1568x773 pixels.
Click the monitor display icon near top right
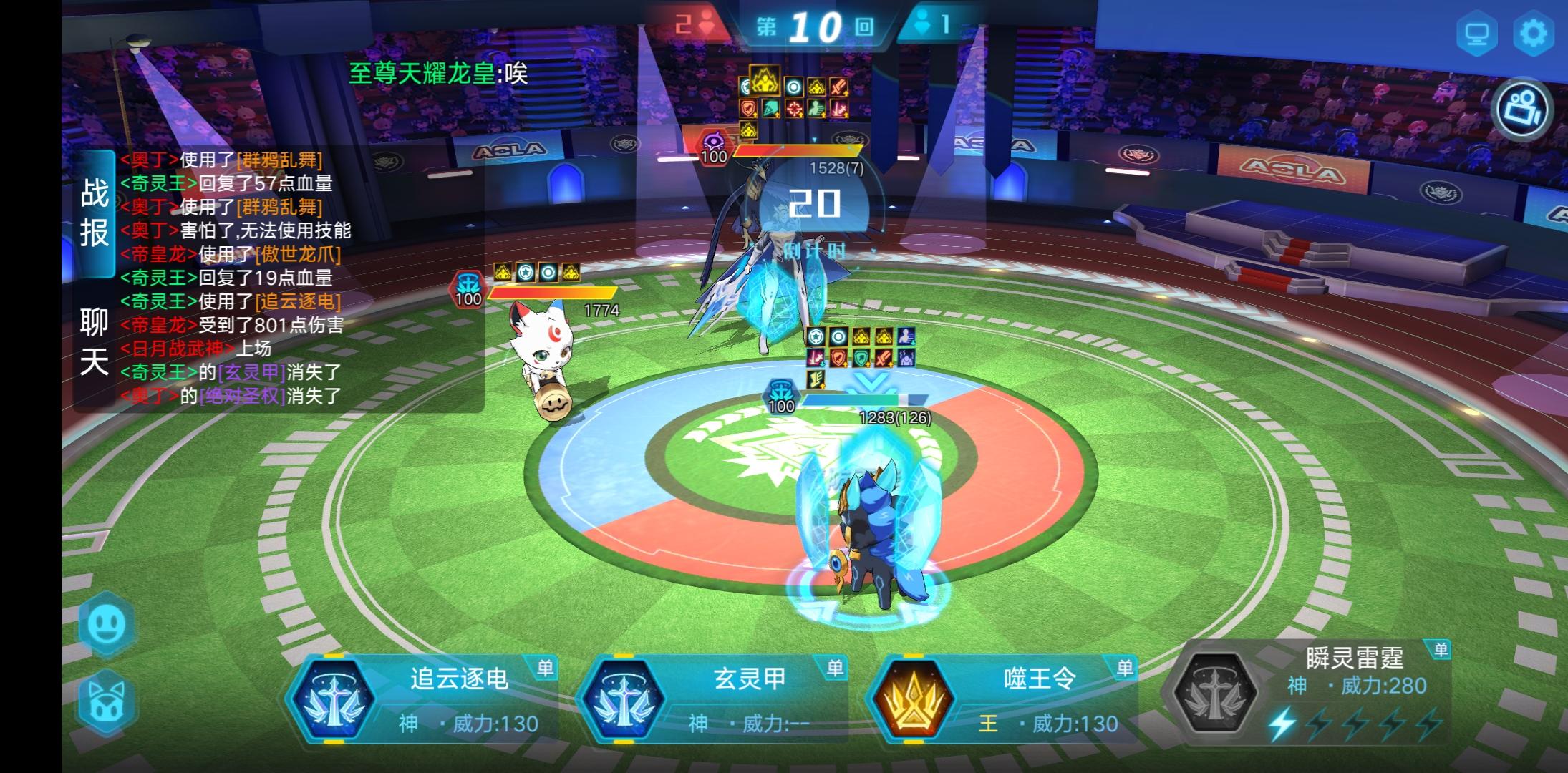pos(1479,32)
